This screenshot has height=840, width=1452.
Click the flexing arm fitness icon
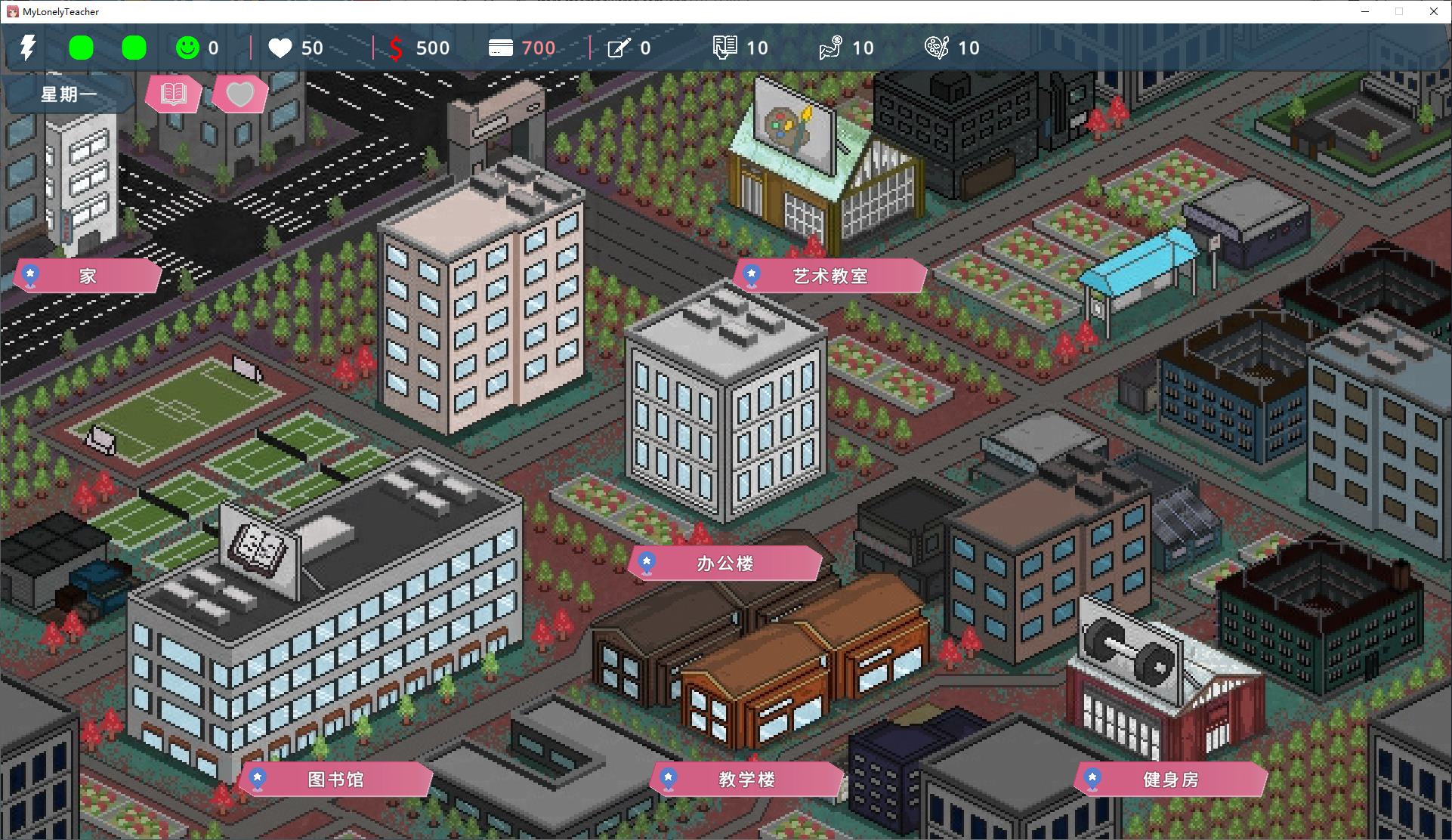[831, 47]
